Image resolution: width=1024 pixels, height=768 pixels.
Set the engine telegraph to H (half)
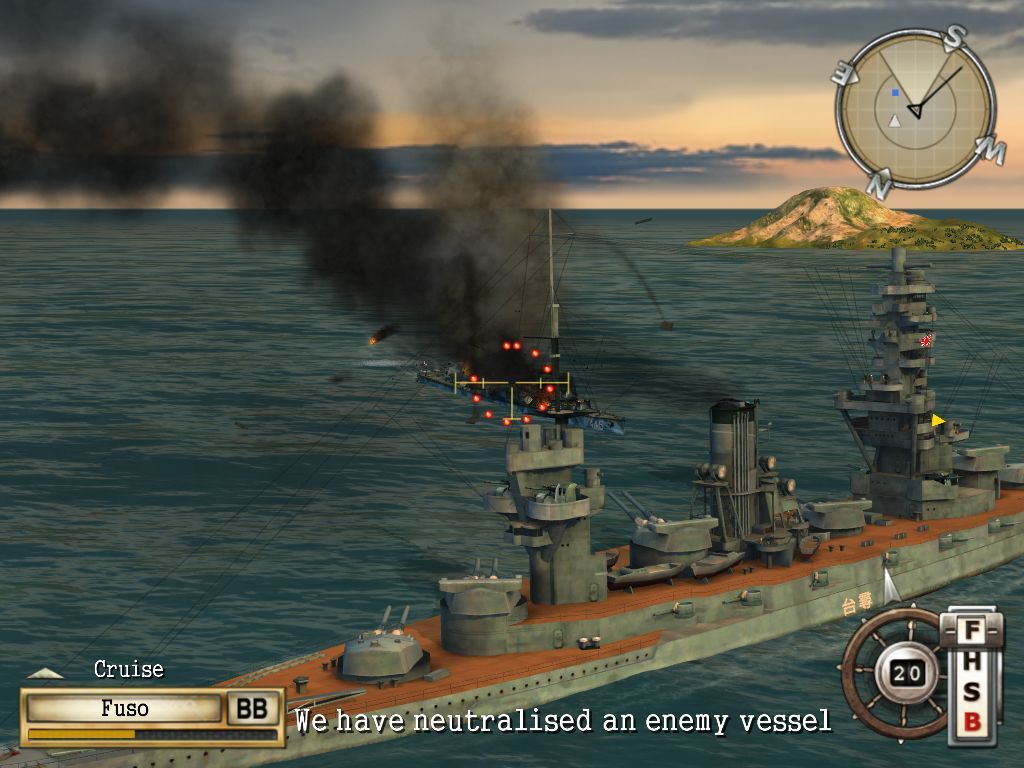point(972,663)
